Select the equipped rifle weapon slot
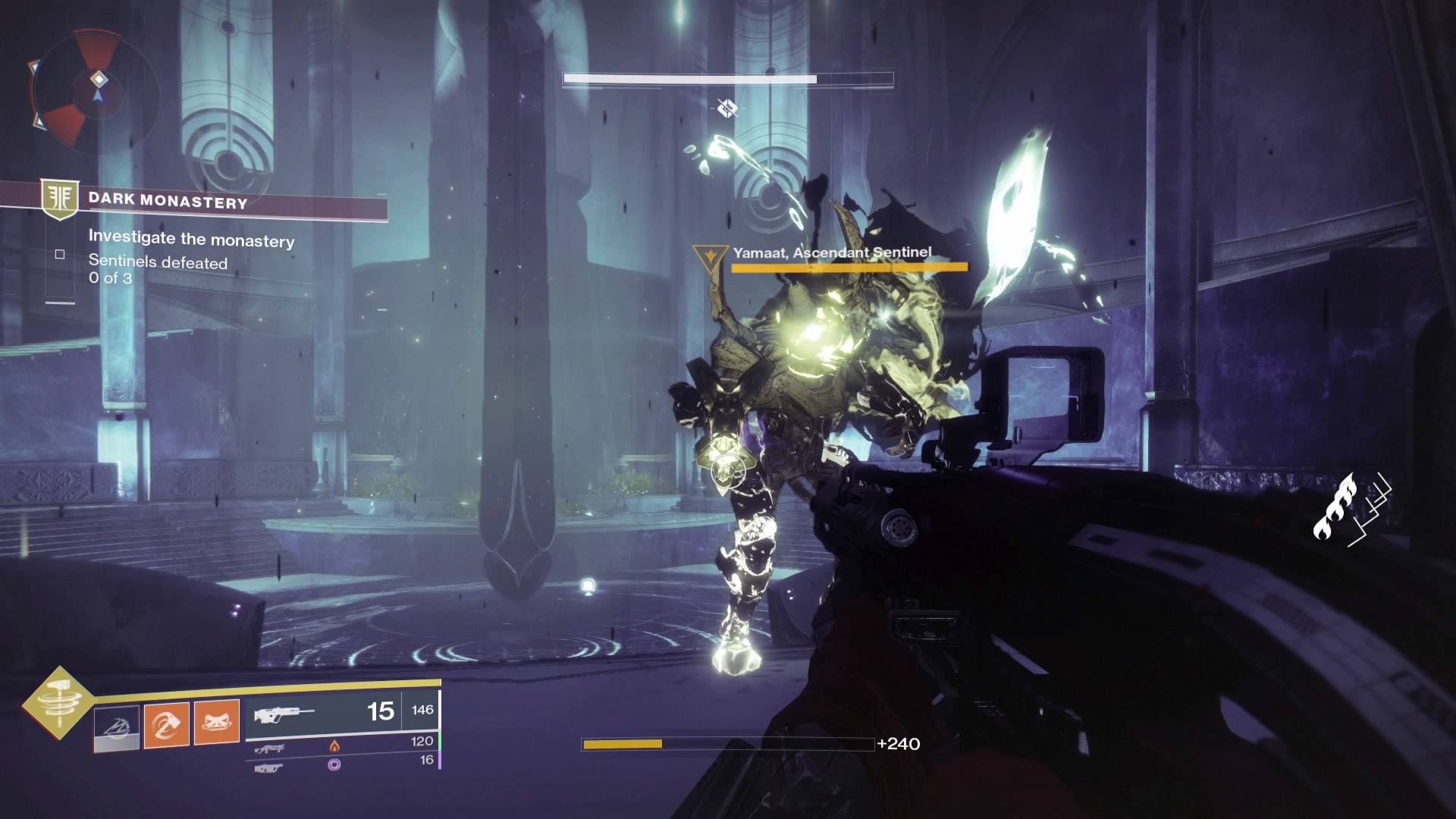This screenshot has width=1456, height=819. coord(325,713)
